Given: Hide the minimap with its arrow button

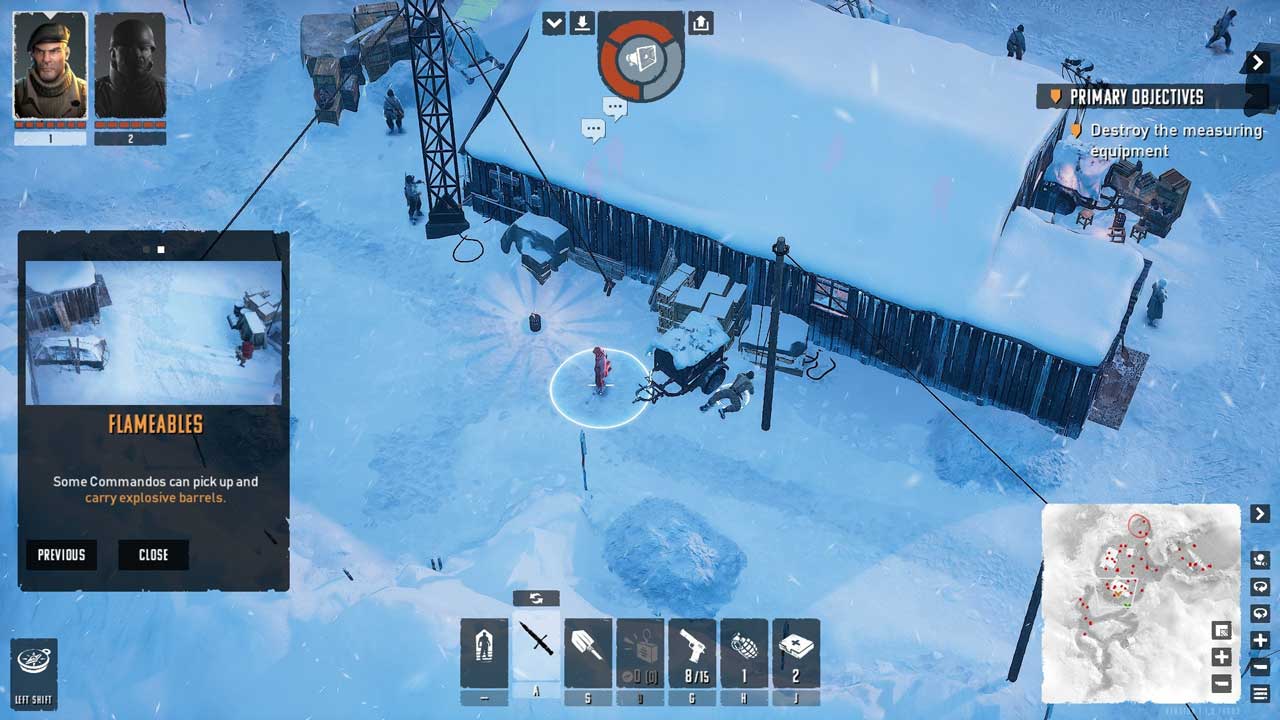Looking at the screenshot, I should (1259, 514).
